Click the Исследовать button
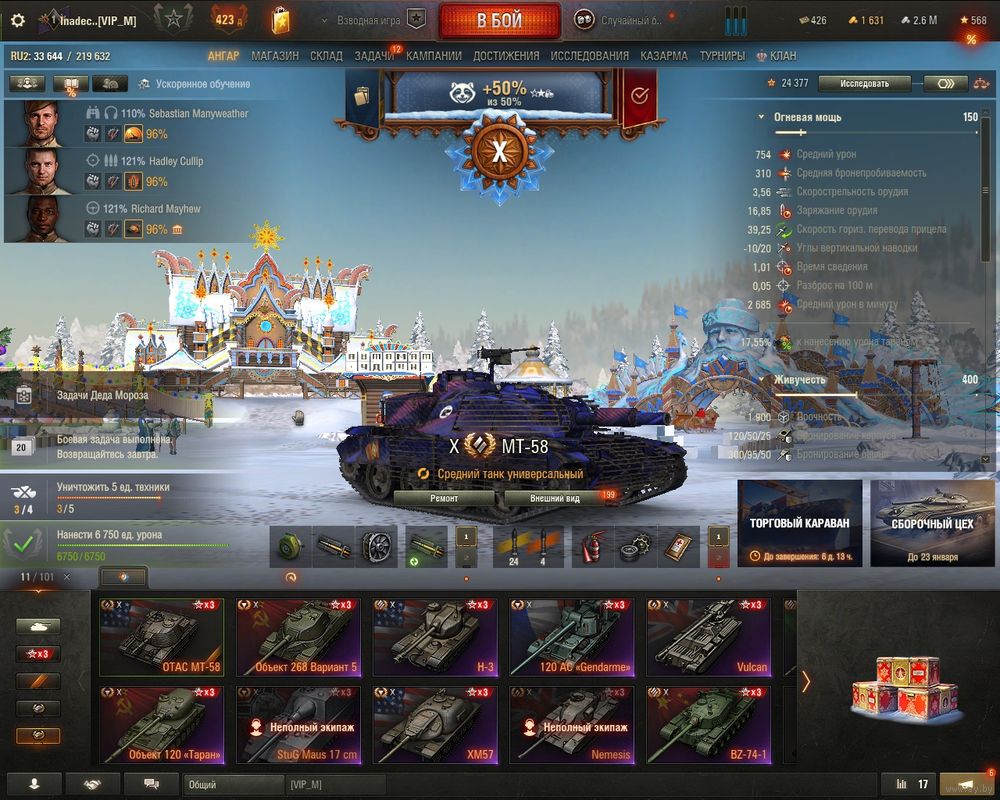1000x800 pixels. (864, 83)
